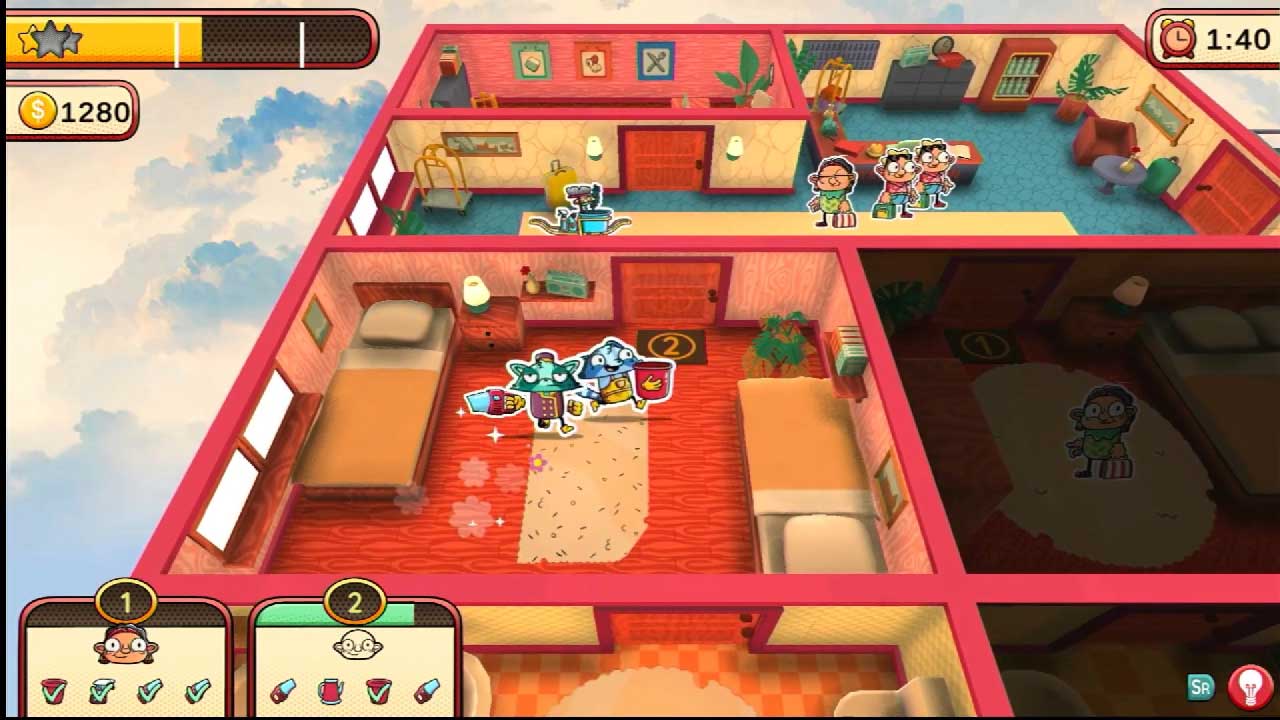
Task: Click the red kettle task in room 2 card
Action: (330, 690)
